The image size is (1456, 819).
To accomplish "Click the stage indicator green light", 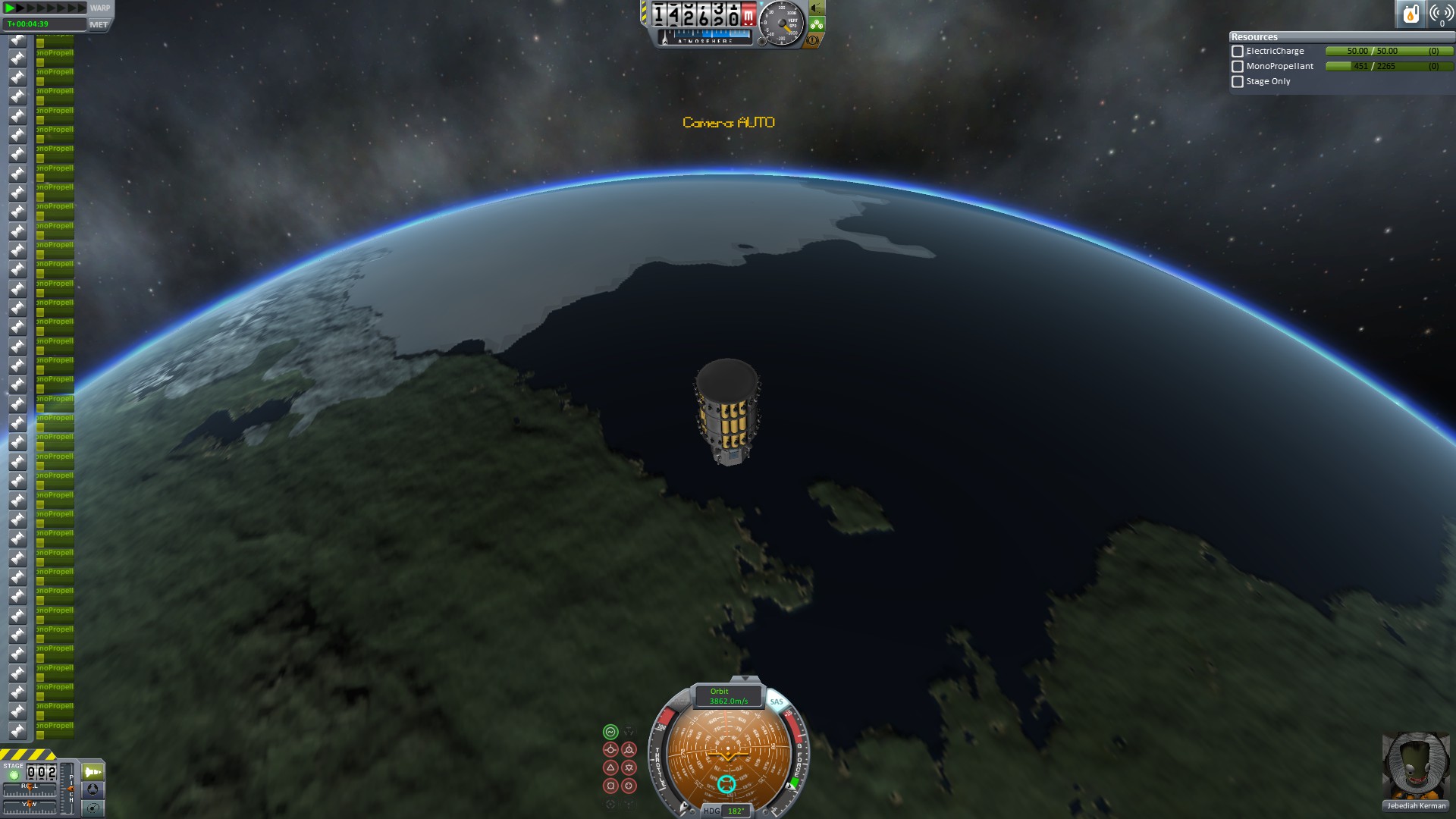I will [x=14, y=775].
